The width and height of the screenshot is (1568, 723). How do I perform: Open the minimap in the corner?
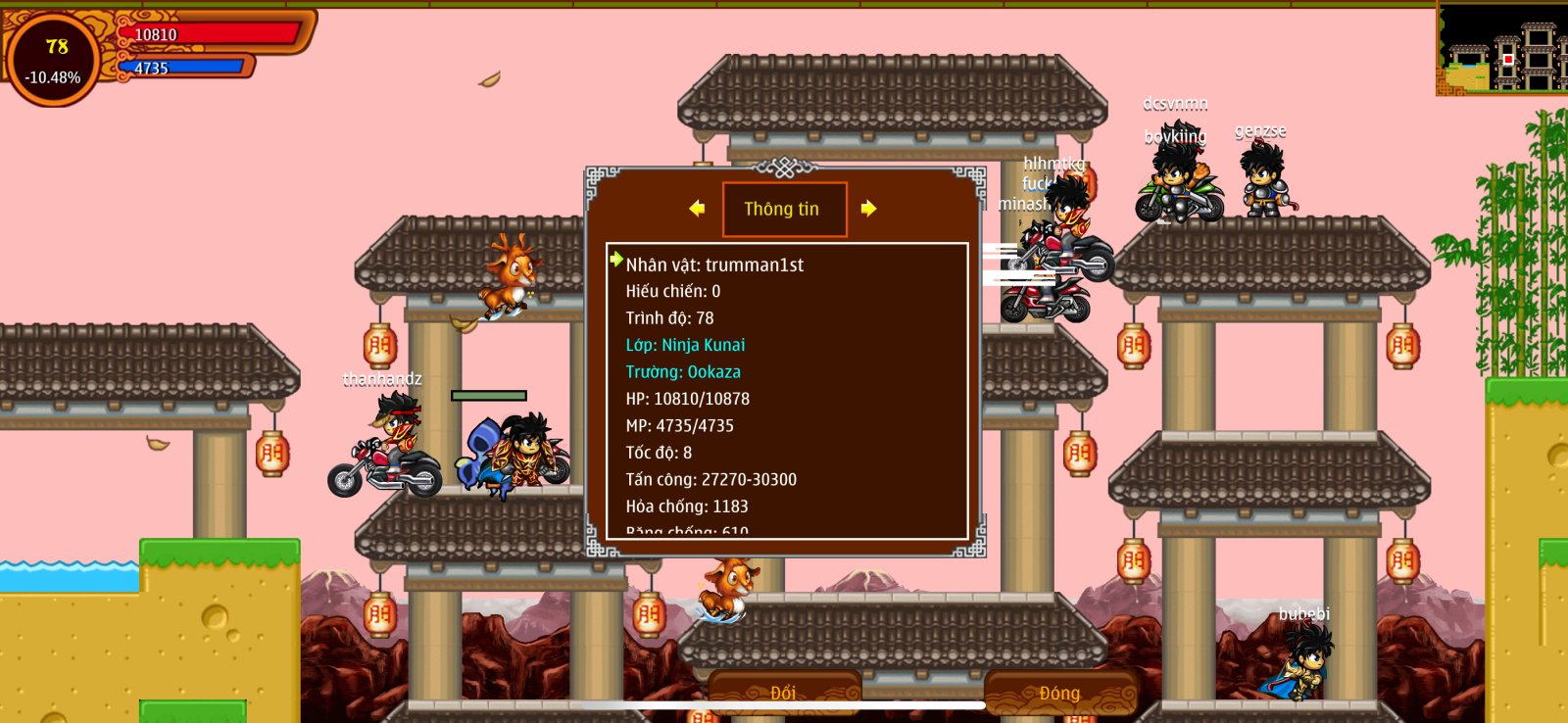1501,49
